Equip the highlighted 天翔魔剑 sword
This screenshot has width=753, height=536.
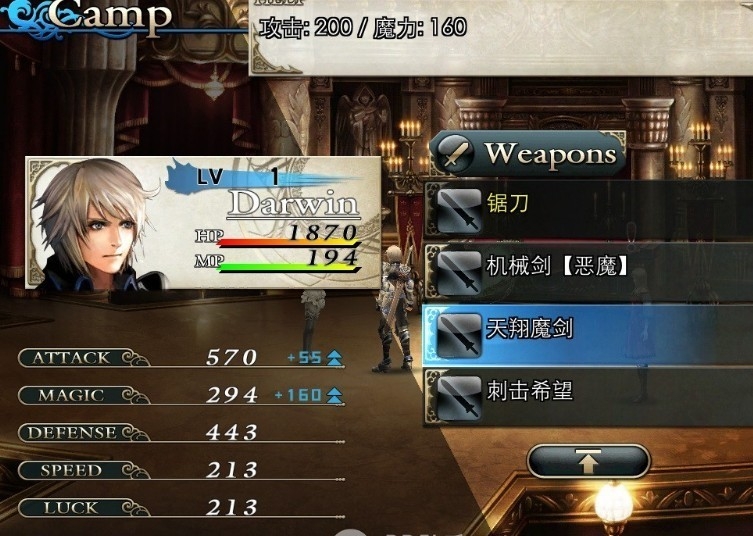click(x=588, y=328)
